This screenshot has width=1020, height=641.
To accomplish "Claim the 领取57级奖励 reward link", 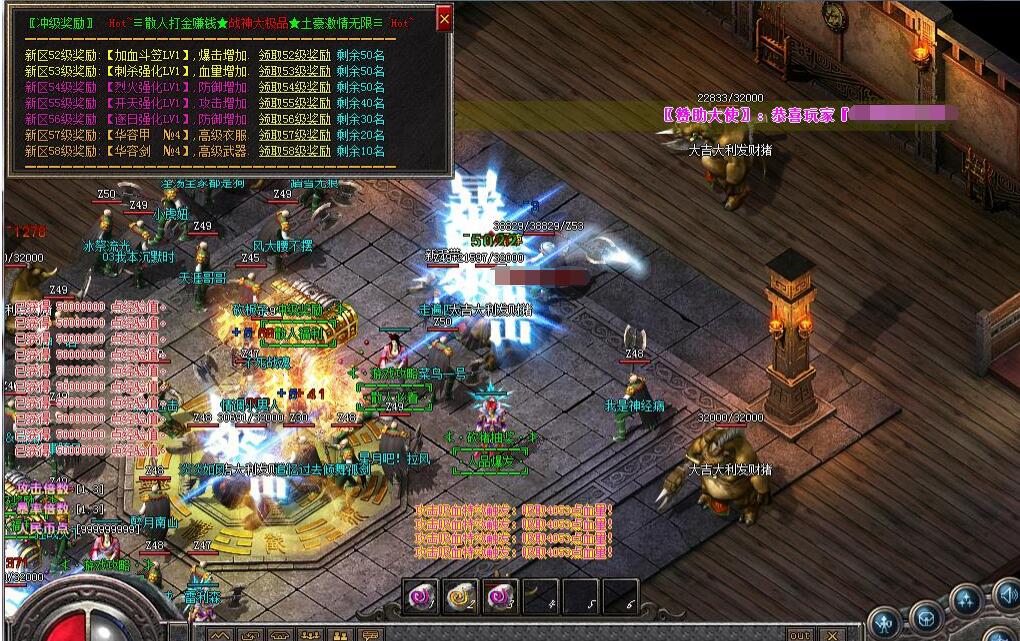I will click(x=294, y=135).
